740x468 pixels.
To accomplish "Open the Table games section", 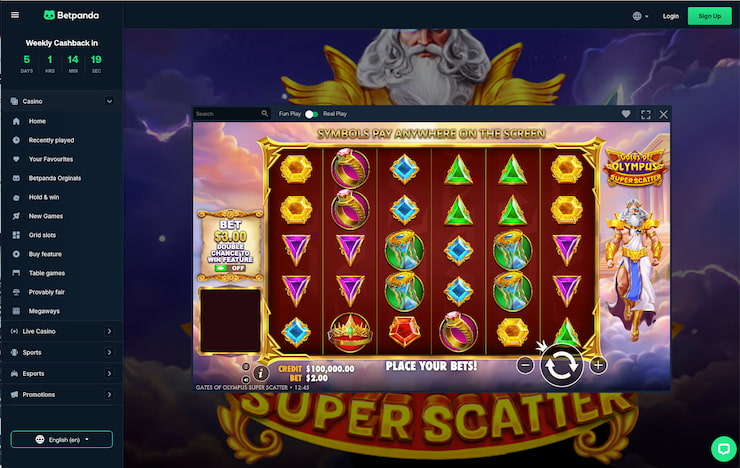I will pos(47,273).
